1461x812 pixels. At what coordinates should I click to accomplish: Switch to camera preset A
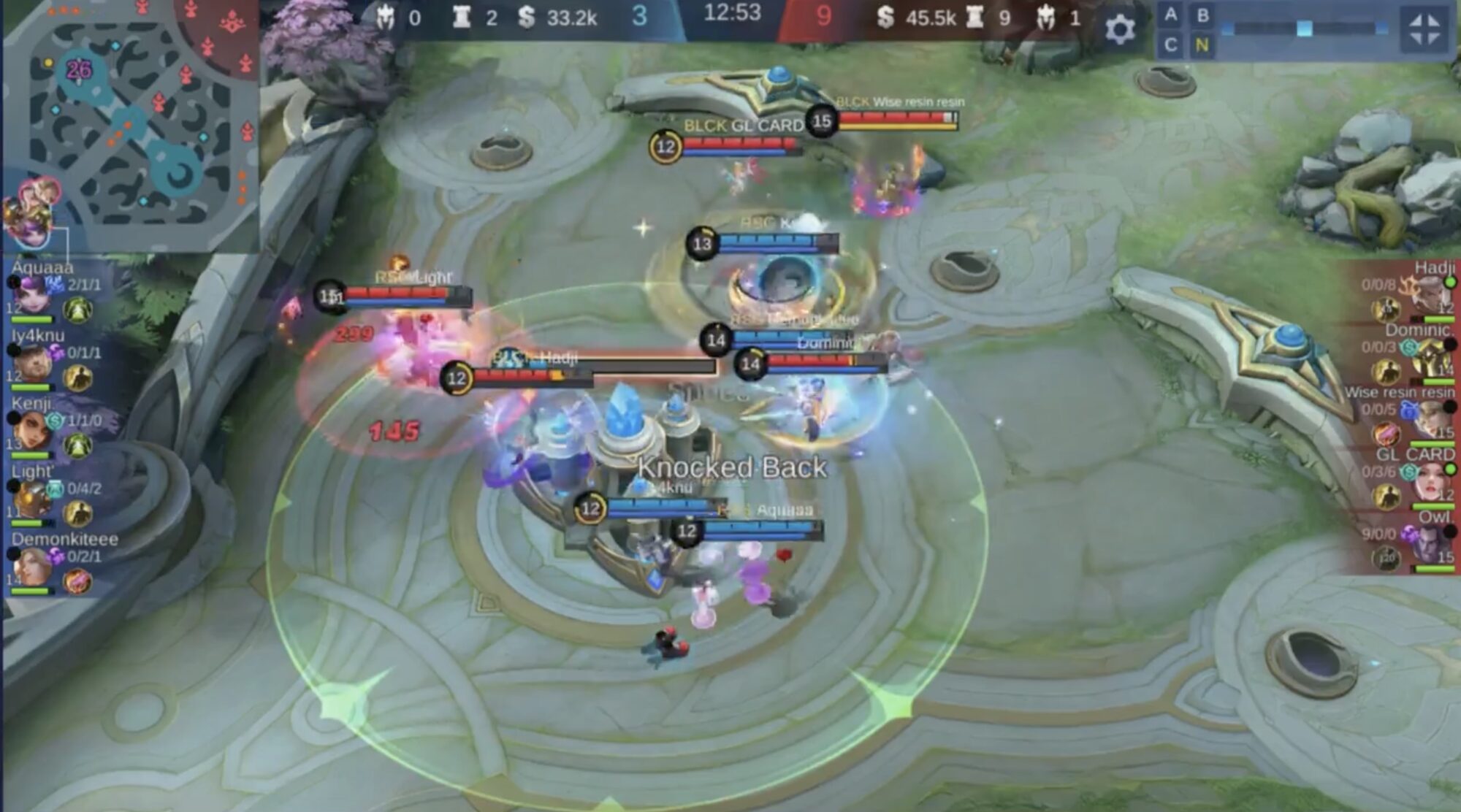pyautogui.click(x=1171, y=15)
